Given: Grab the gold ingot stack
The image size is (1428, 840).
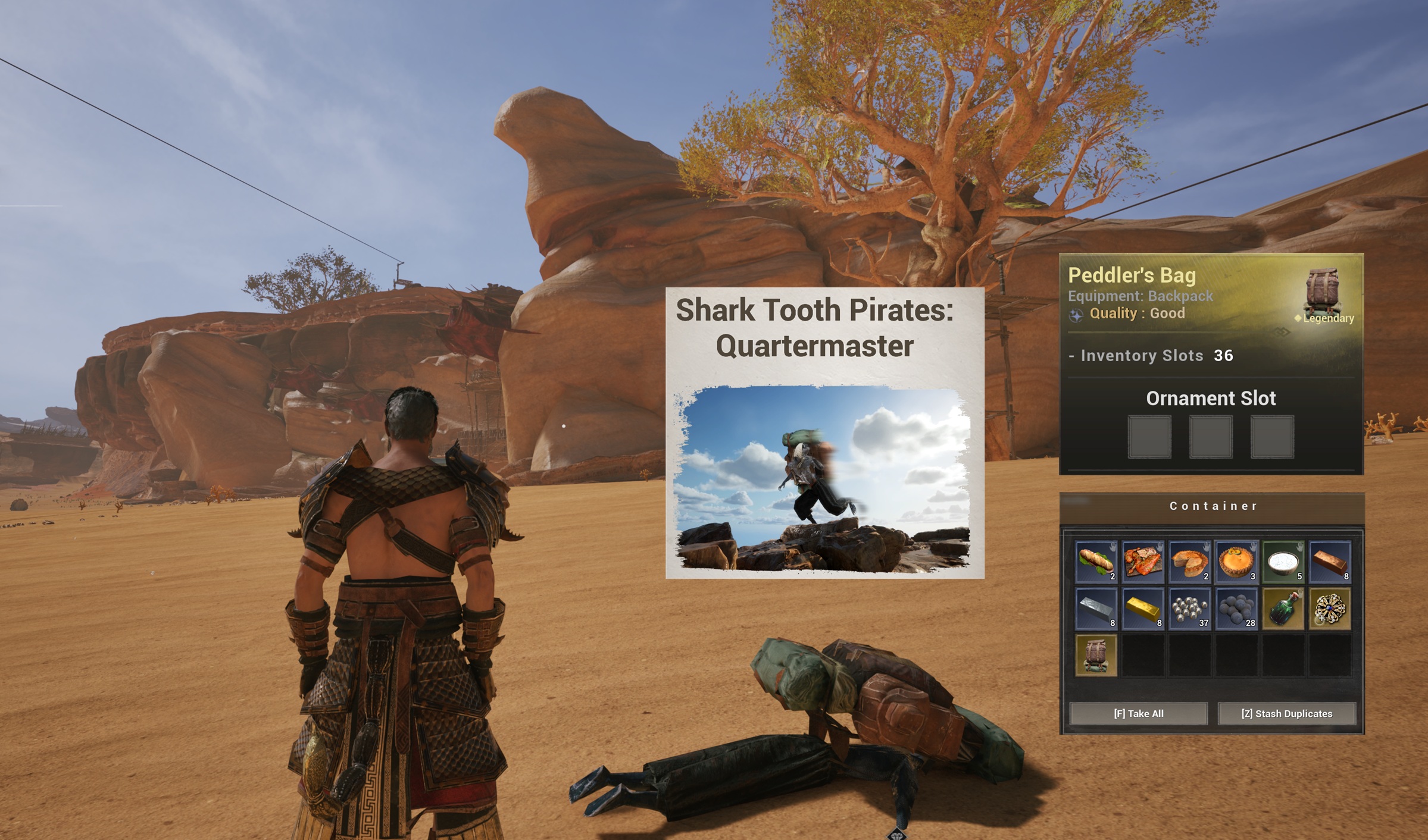Looking at the screenshot, I should click(1143, 609).
